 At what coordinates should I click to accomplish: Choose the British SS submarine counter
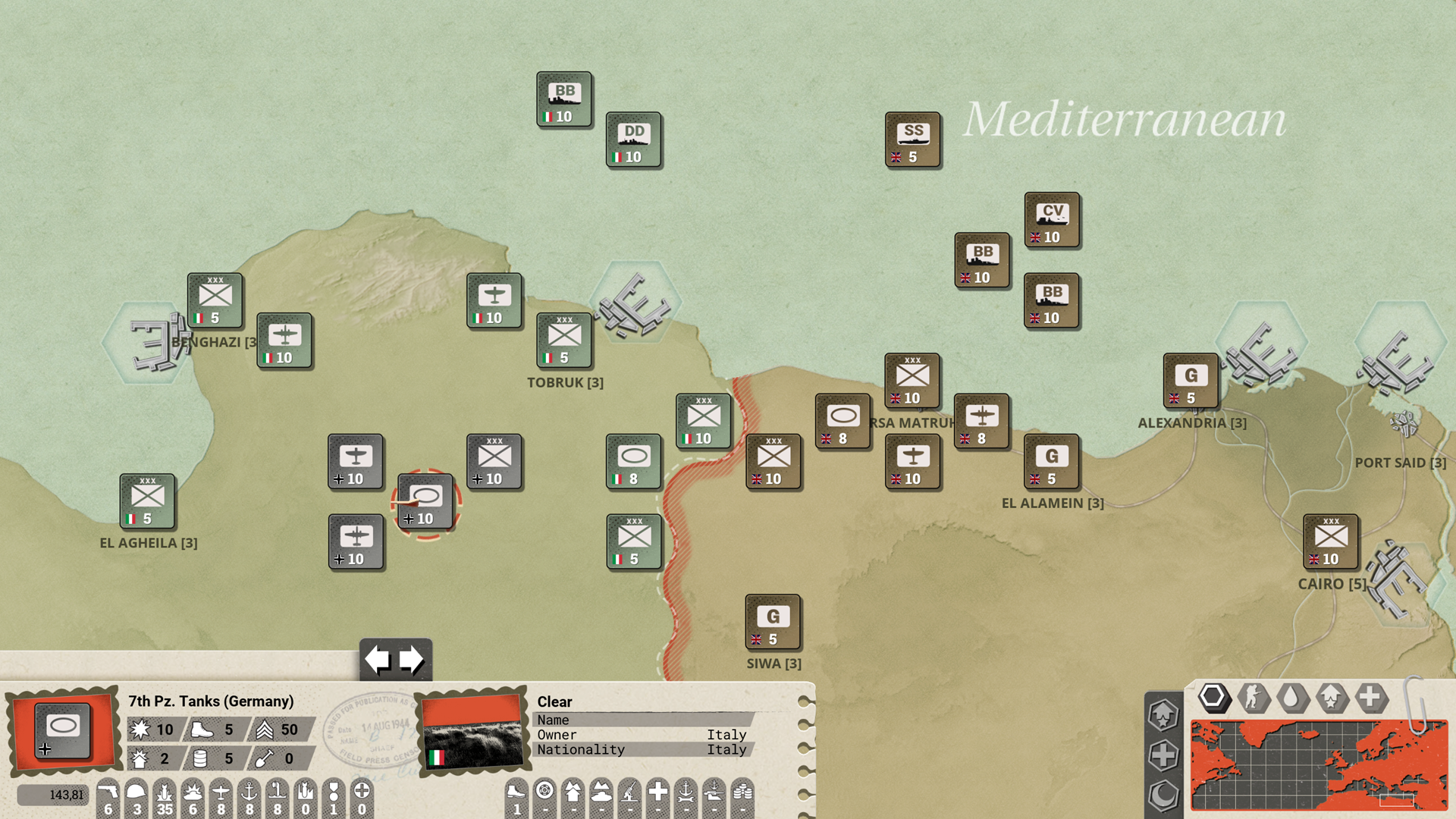(x=913, y=140)
